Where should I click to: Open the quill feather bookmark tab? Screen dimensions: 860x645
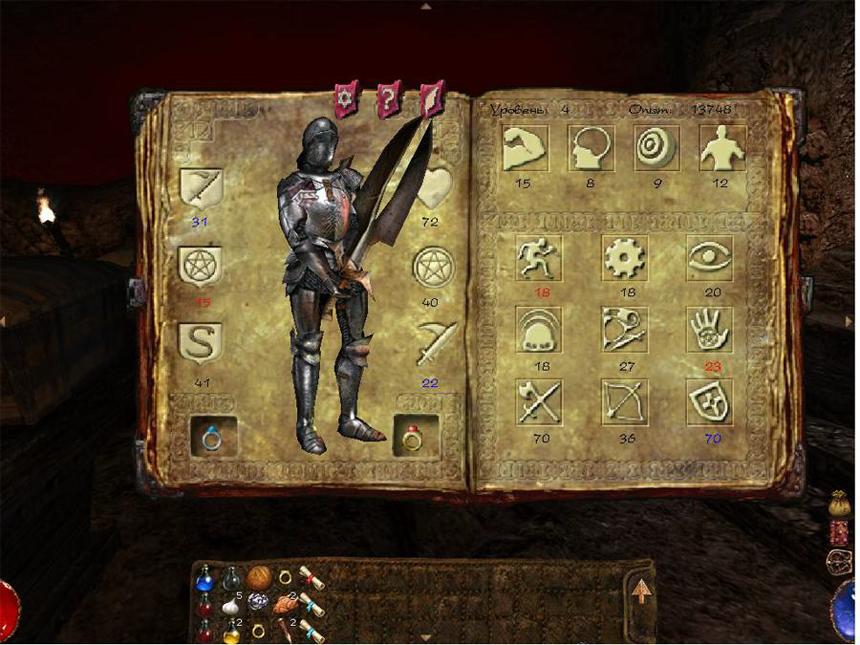432,99
